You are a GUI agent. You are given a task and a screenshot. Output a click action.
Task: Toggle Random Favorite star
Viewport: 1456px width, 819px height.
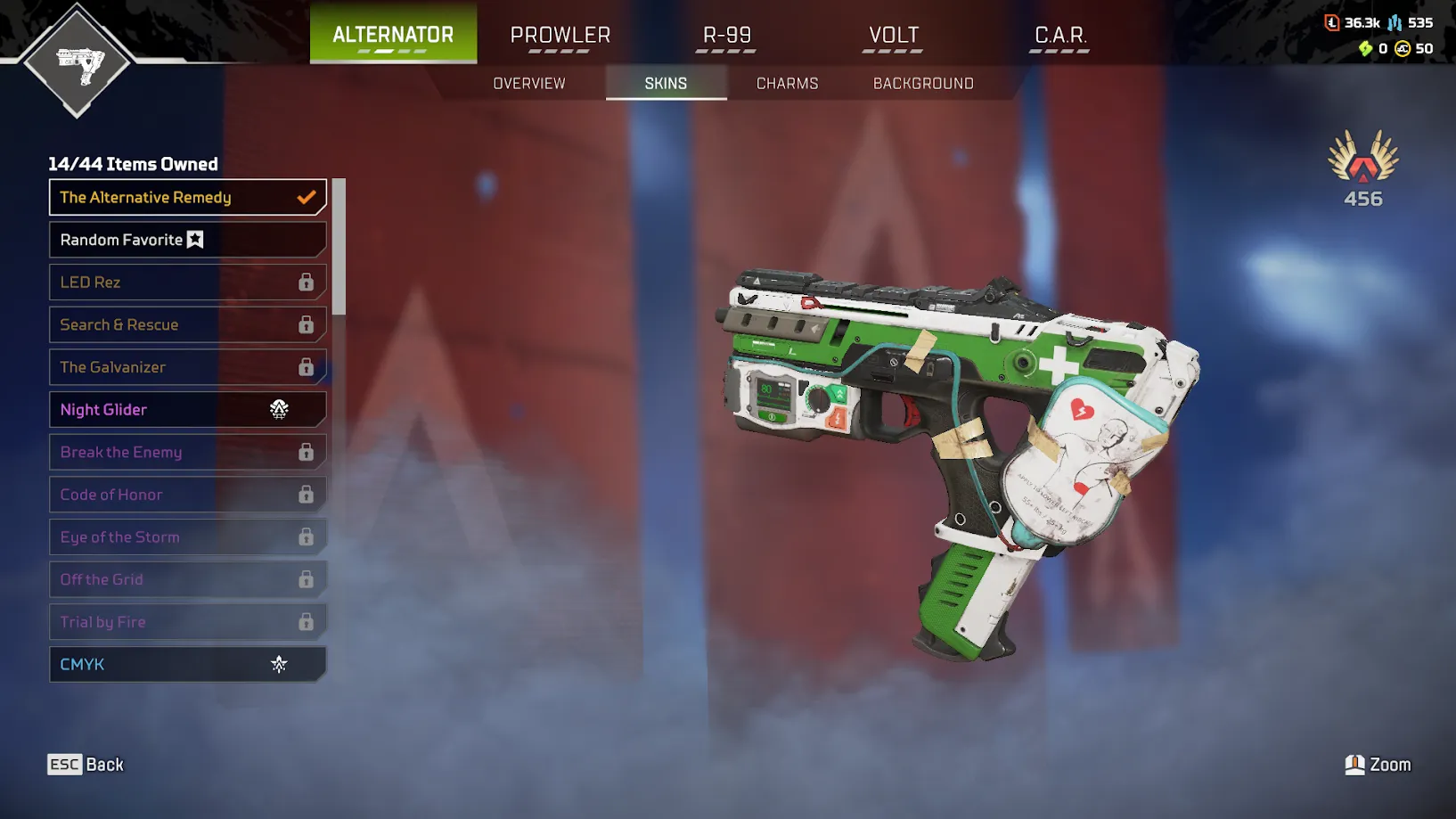click(x=195, y=239)
